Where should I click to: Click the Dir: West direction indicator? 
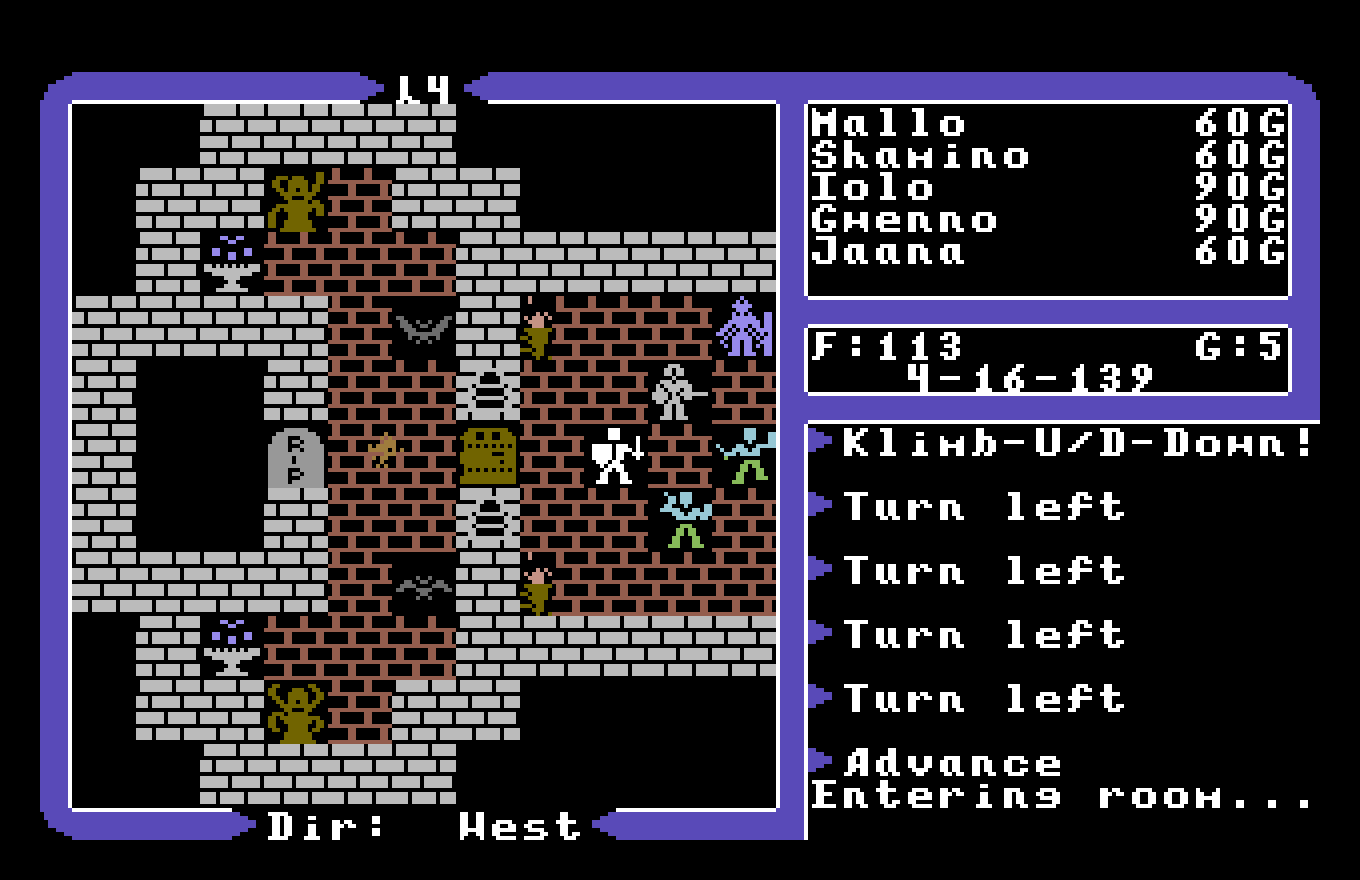[x=420, y=825]
